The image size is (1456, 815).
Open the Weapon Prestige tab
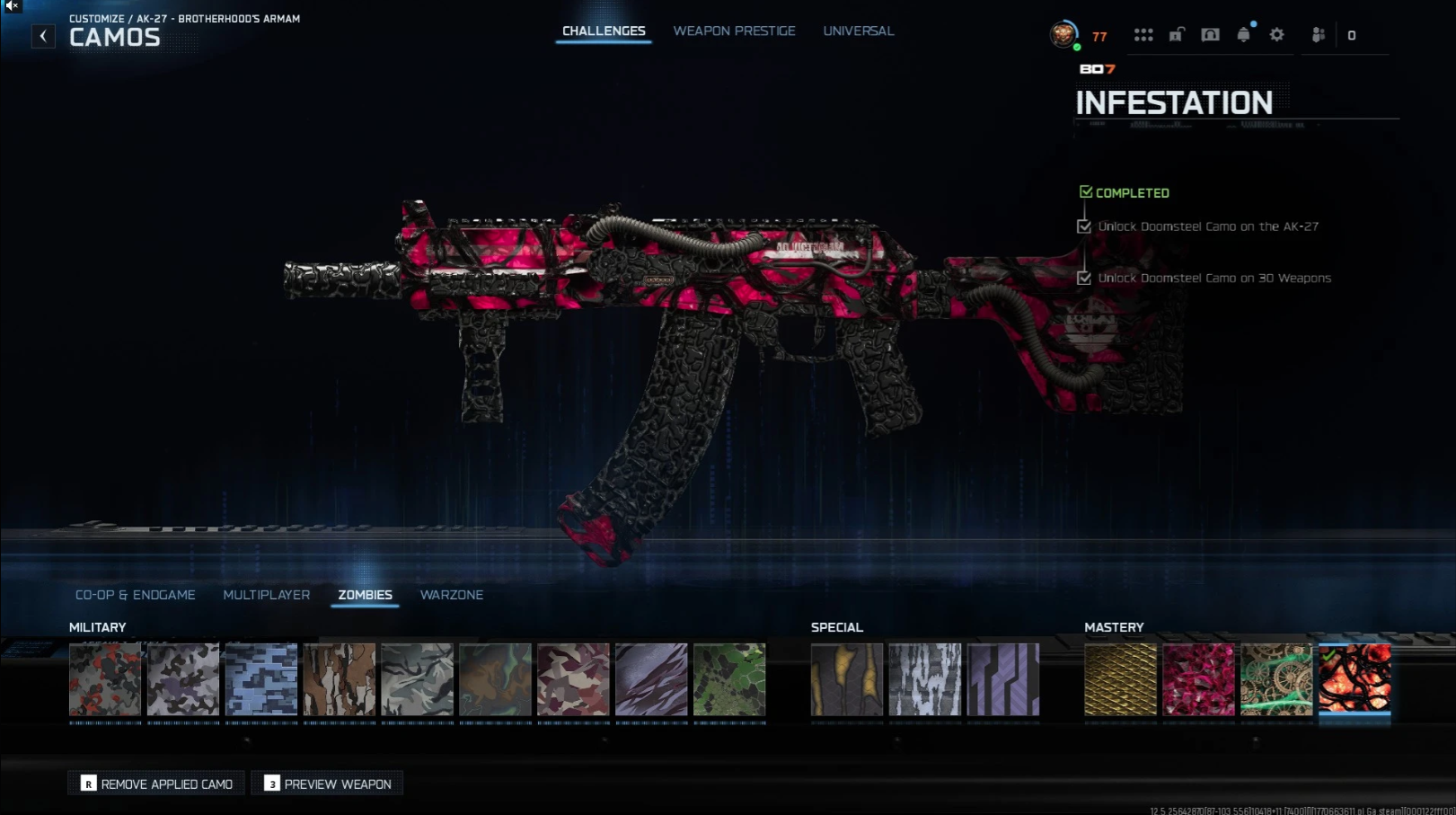pyautogui.click(x=734, y=31)
